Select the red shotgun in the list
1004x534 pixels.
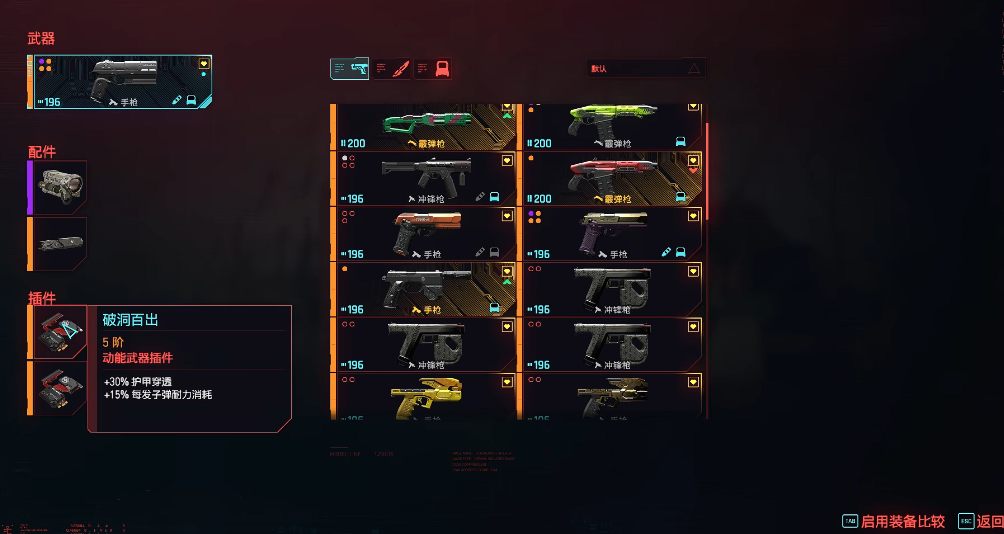tap(612, 178)
